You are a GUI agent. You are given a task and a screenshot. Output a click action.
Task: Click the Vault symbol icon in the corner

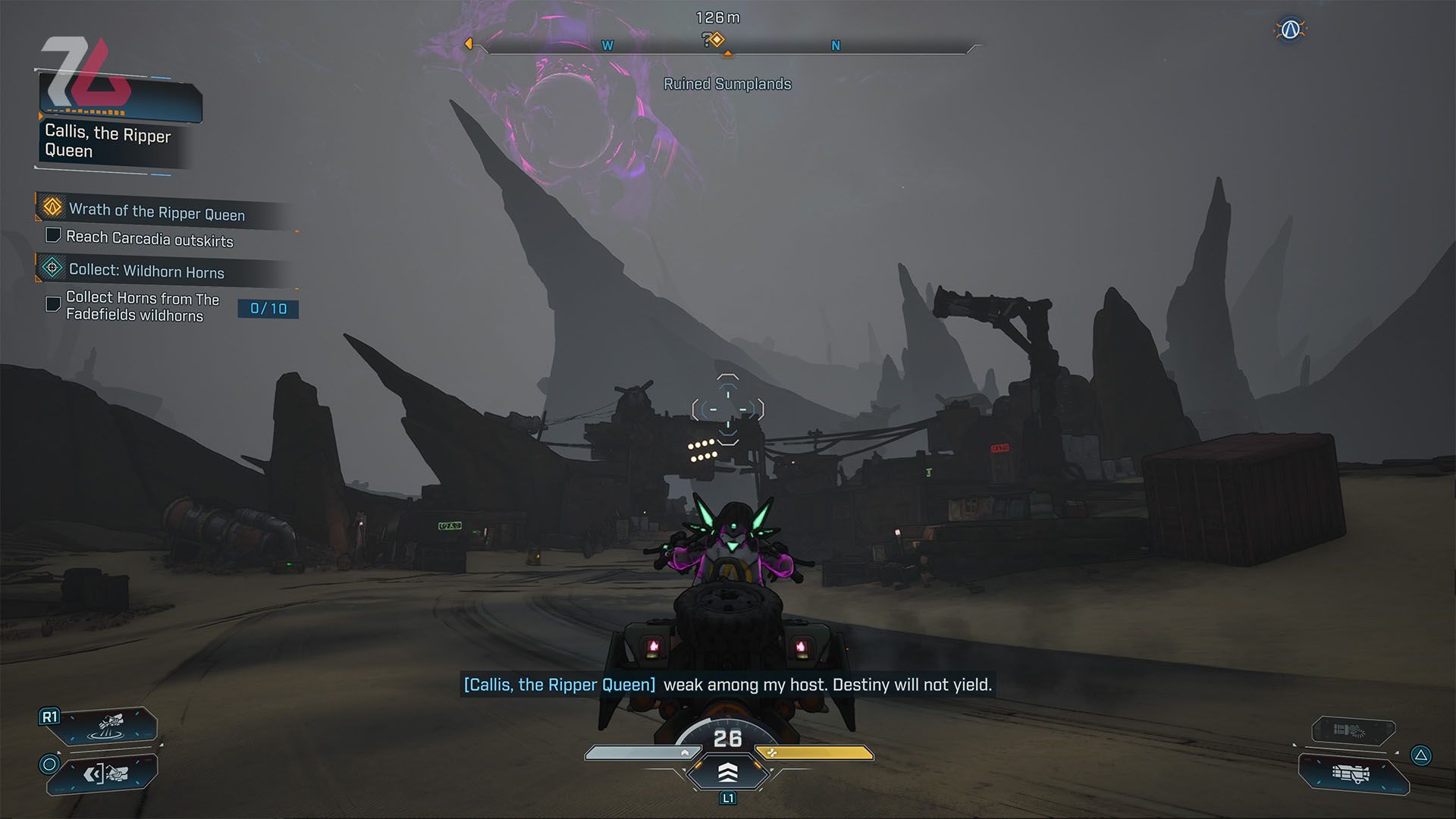tap(1290, 30)
